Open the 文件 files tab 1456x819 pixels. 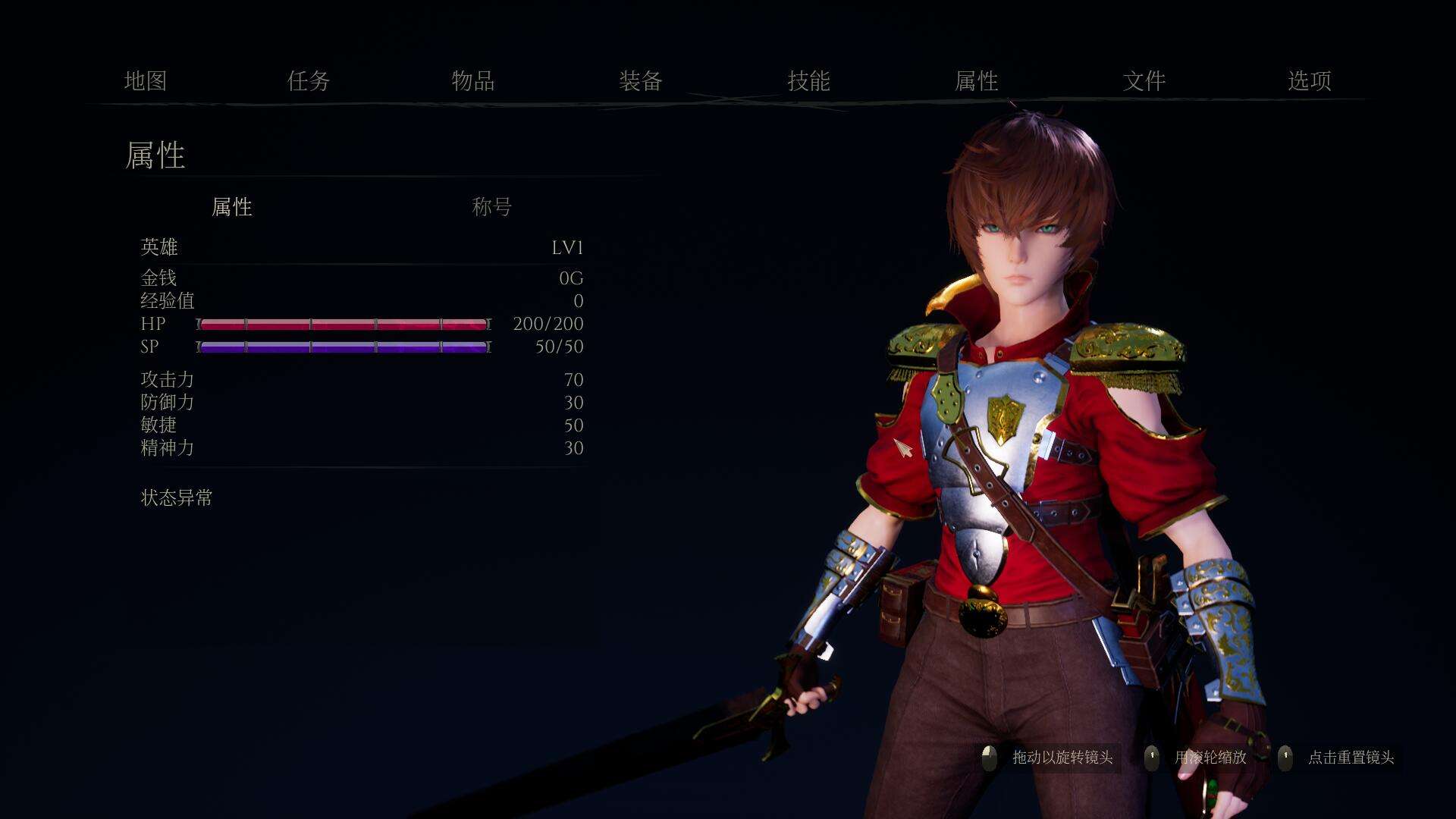(1144, 81)
